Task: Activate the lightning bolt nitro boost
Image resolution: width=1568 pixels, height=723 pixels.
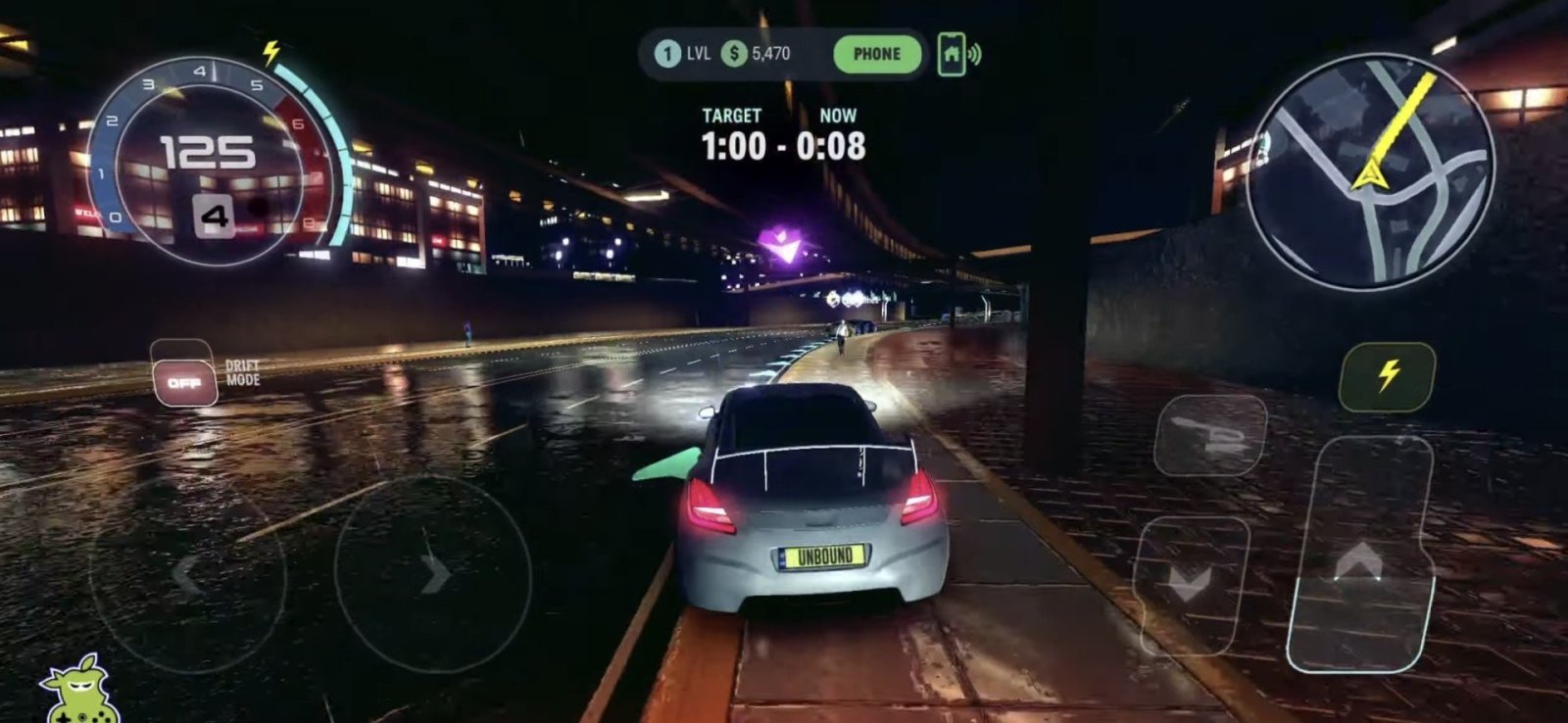Action: (1387, 375)
